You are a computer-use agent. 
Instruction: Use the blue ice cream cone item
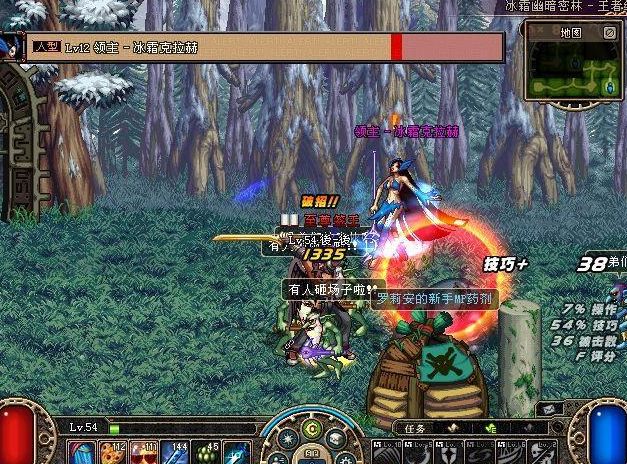tap(80, 452)
